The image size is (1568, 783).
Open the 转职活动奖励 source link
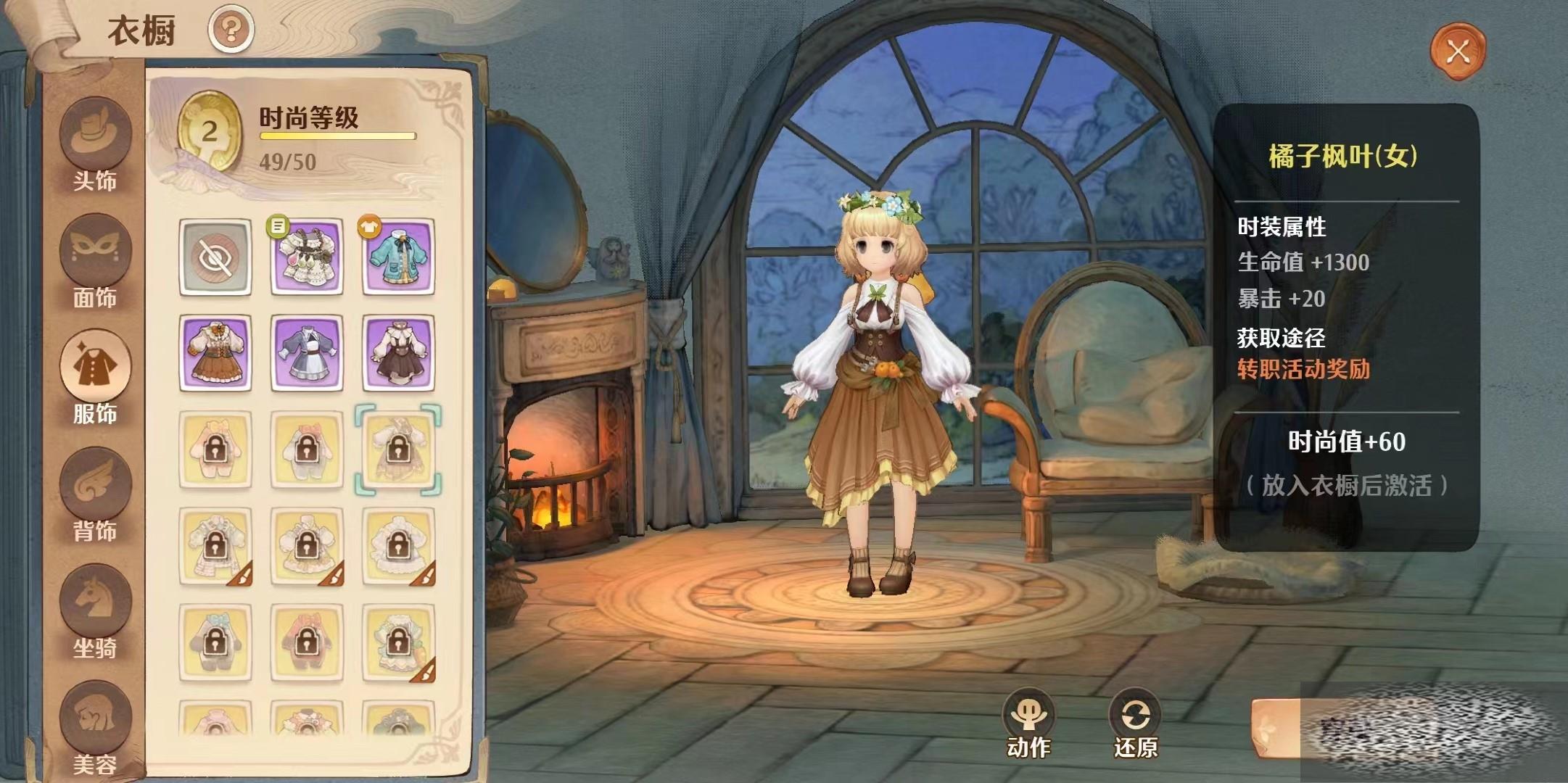[x=1303, y=369]
